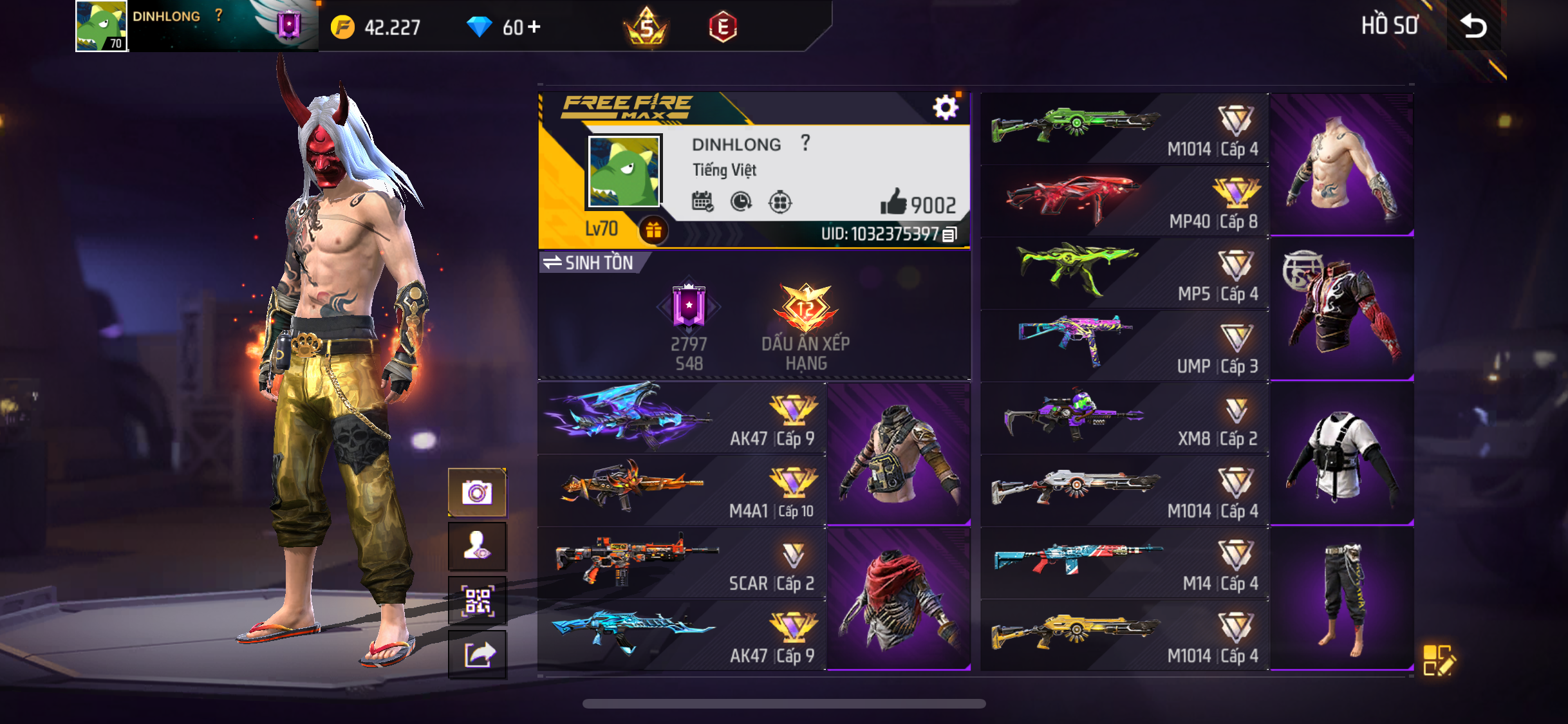1568x724 pixels.
Task: Share the profile with the arrow button
Action: coord(477,655)
